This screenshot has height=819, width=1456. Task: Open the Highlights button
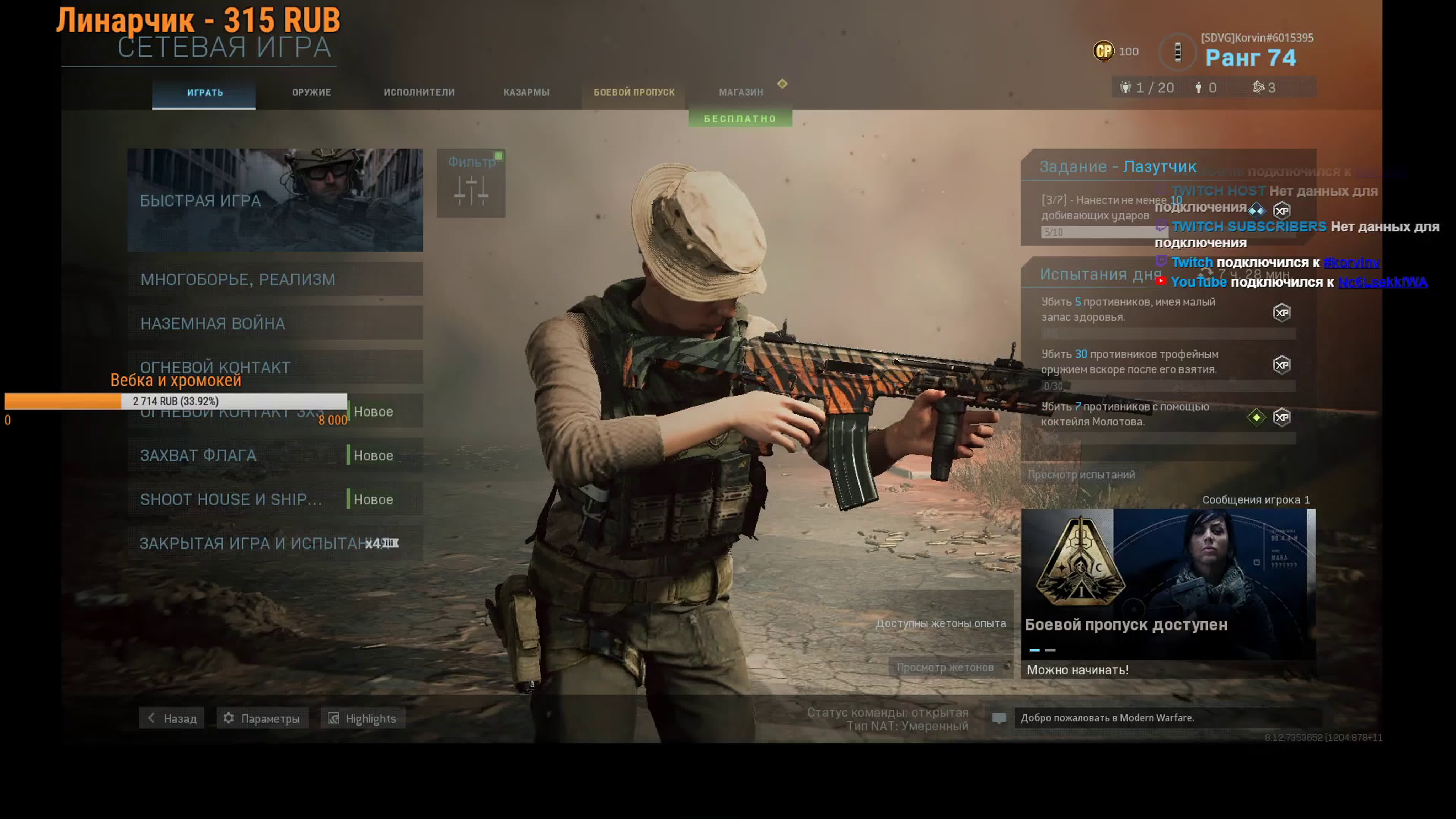pos(363,718)
